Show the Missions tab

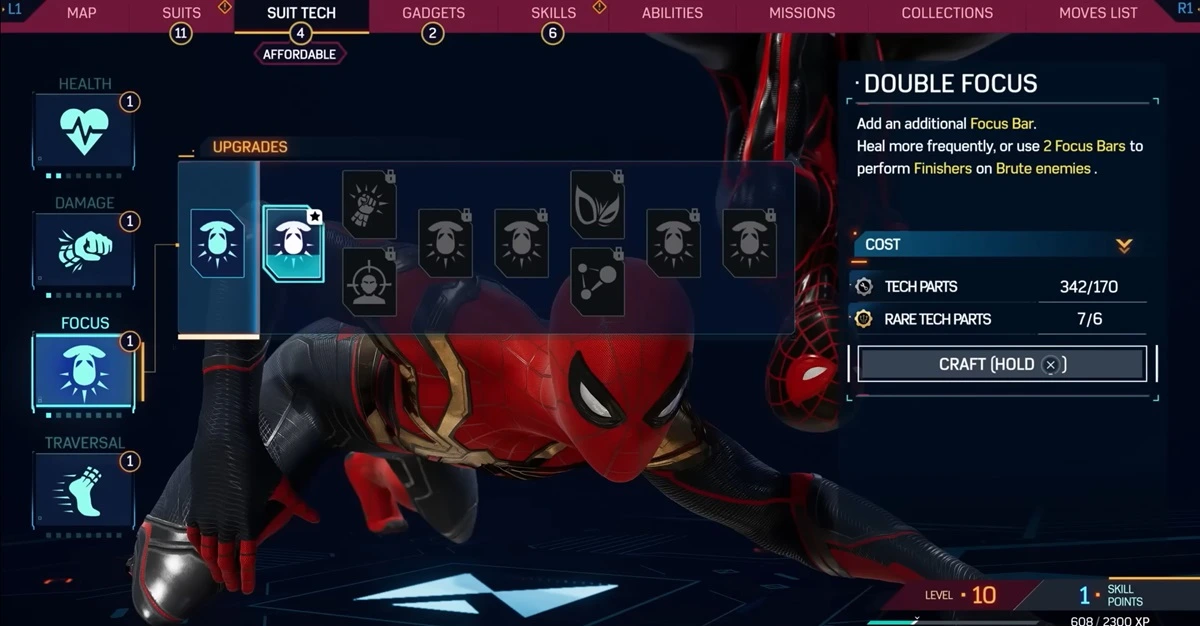(802, 13)
